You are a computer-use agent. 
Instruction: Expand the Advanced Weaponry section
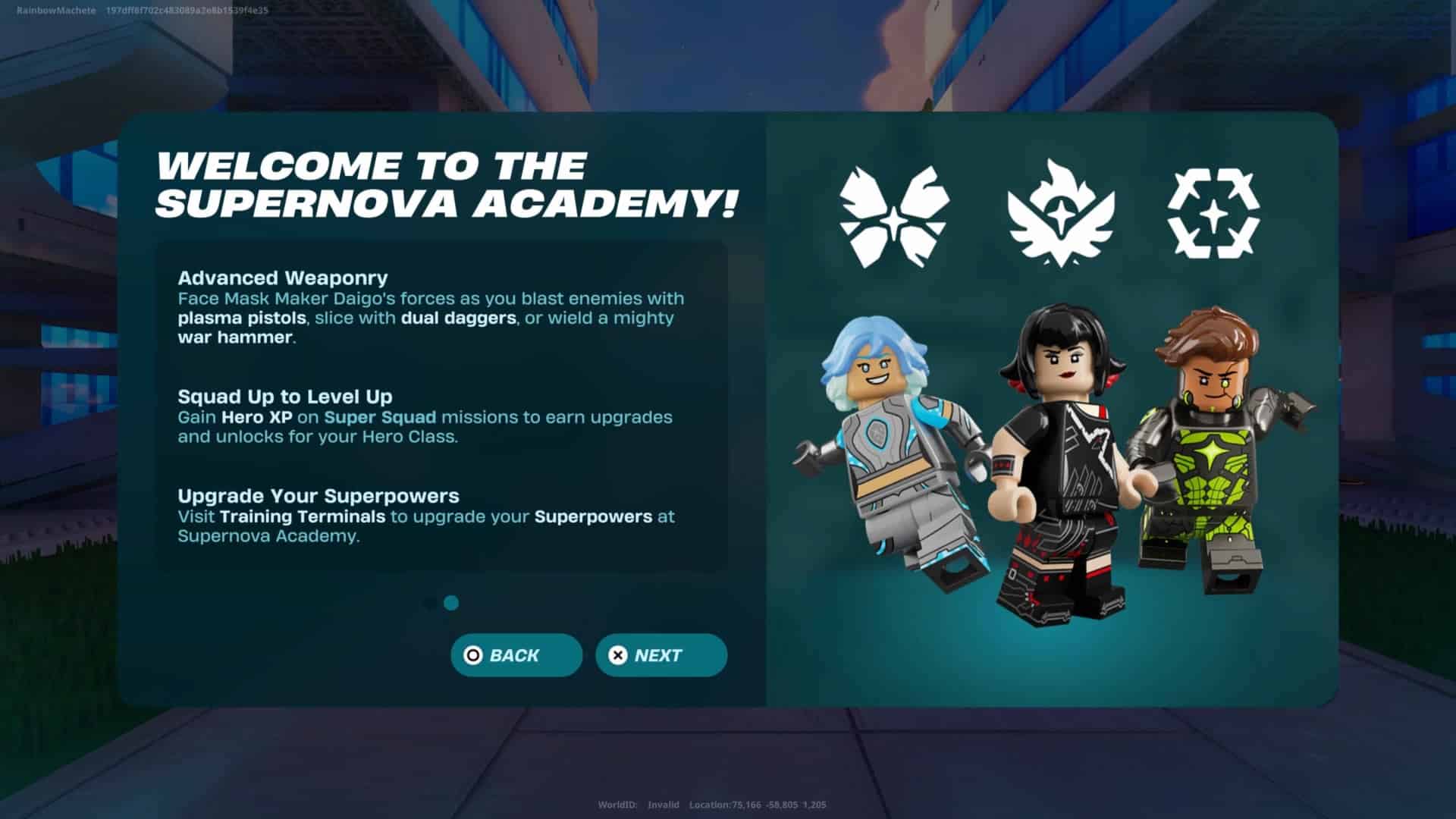(x=283, y=278)
